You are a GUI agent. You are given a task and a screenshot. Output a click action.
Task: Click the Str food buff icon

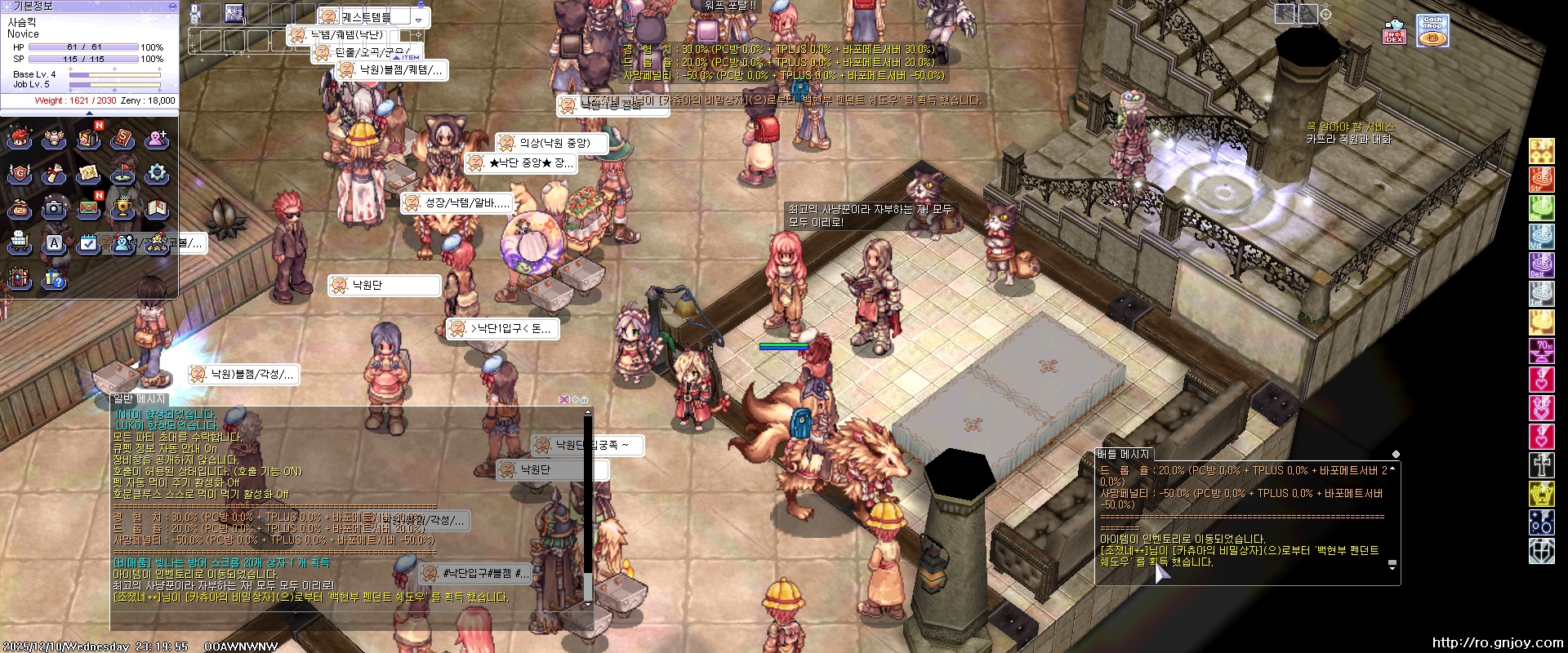[1541, 180]
